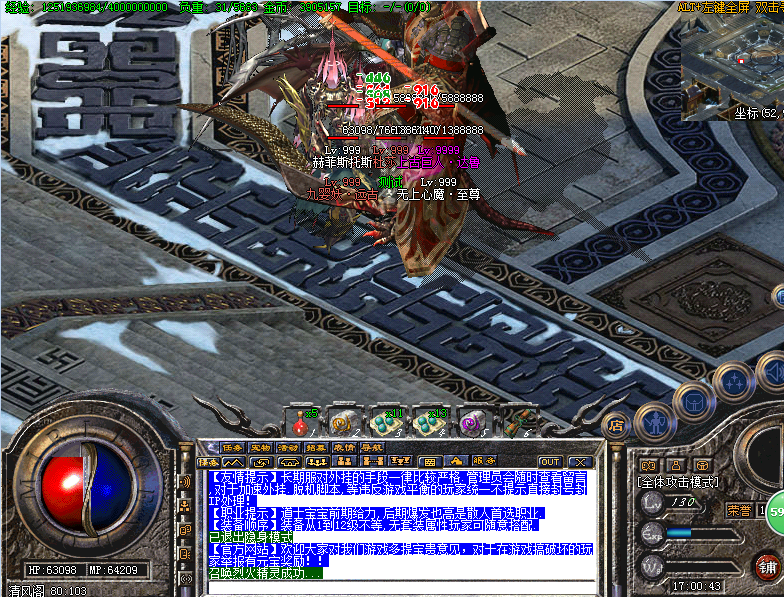Use the purple scroll in slot 5
Image resolution: width=784 pixels, height=597 pixels.
point(473,422)
